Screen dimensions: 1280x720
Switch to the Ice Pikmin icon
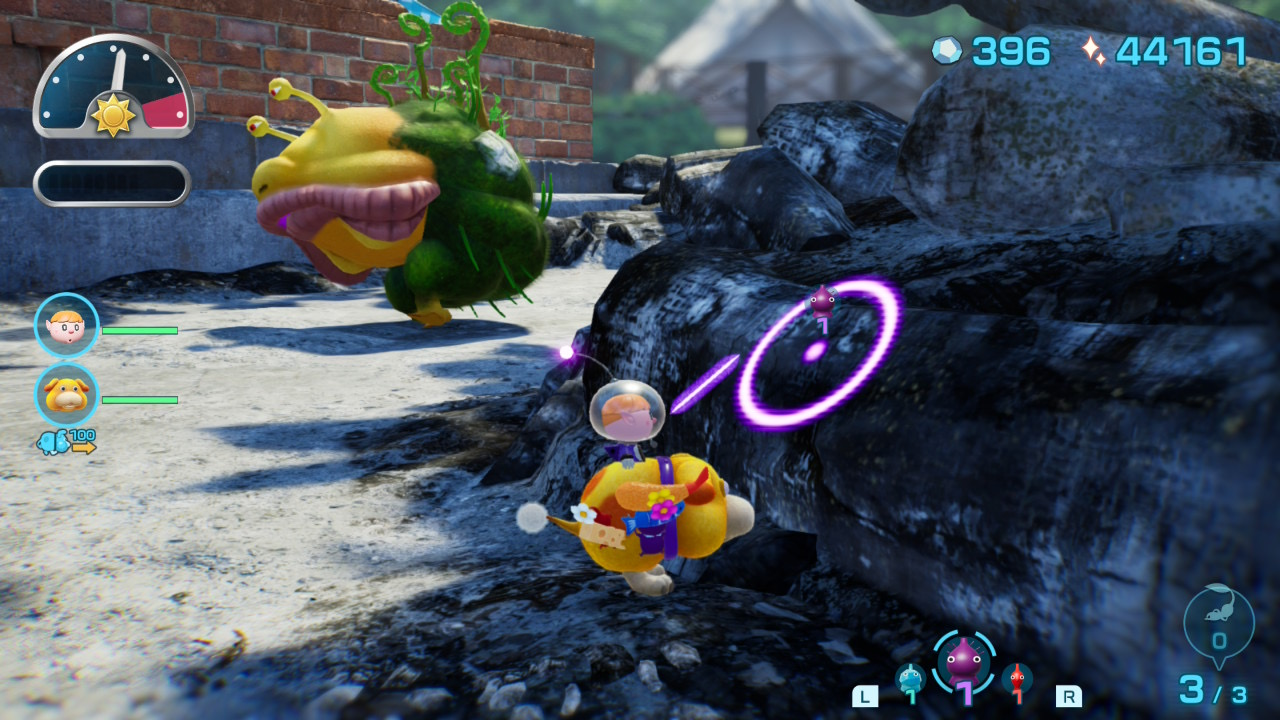(x=910, y=679)
